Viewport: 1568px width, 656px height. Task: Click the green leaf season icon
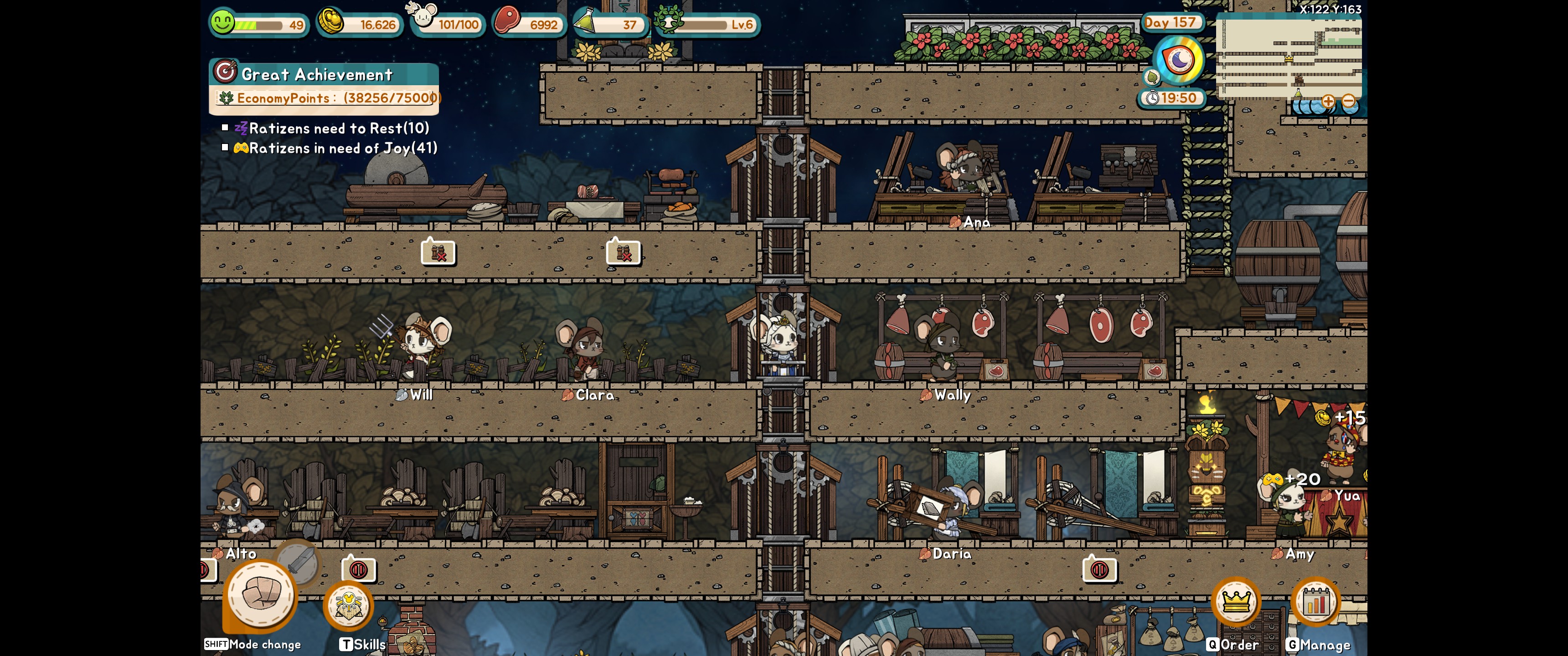coord(1152,77)
